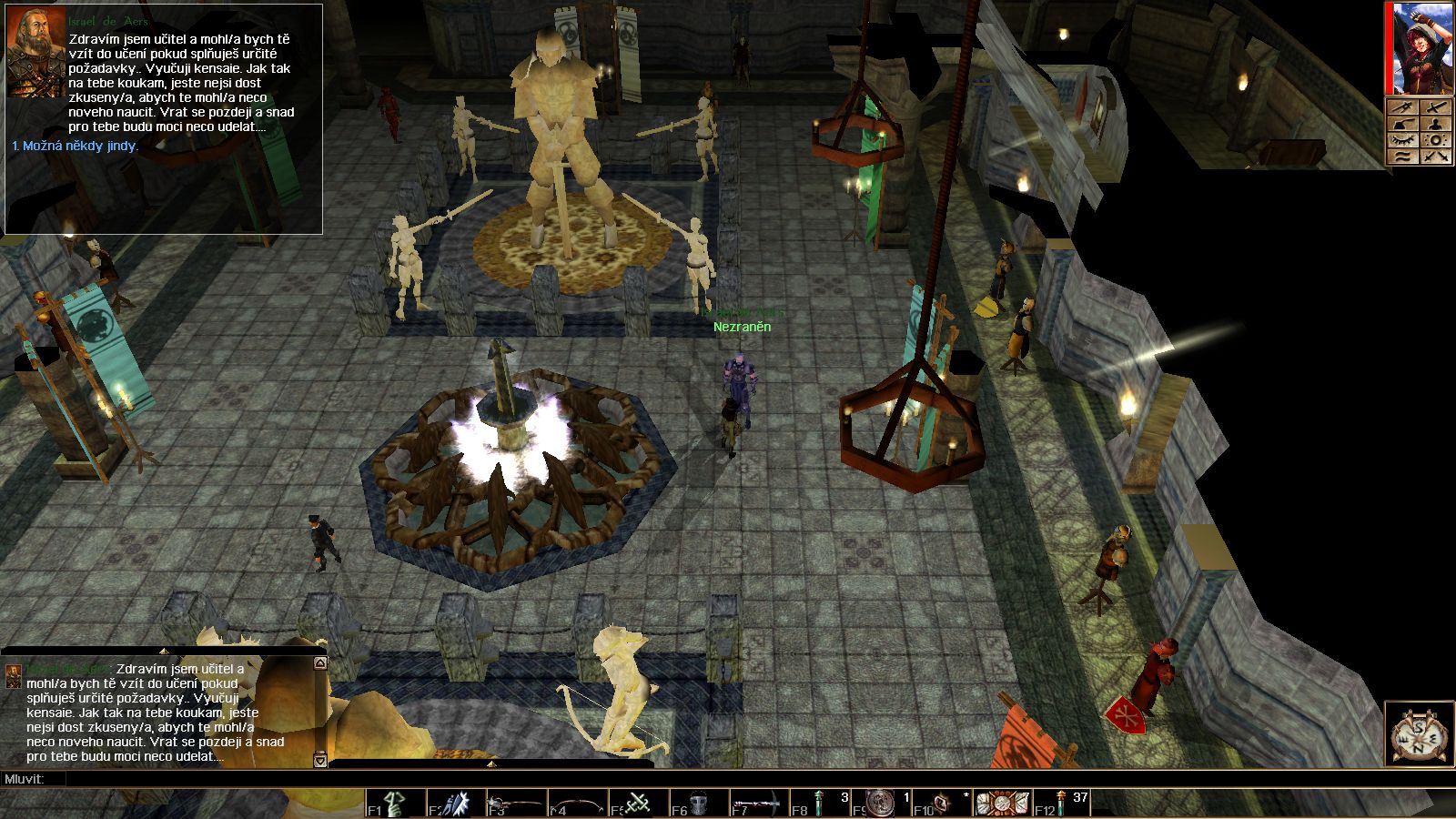Choose reply "Možná někdy jindy."
The image size is (1456, 819).
tap(76, 146)
